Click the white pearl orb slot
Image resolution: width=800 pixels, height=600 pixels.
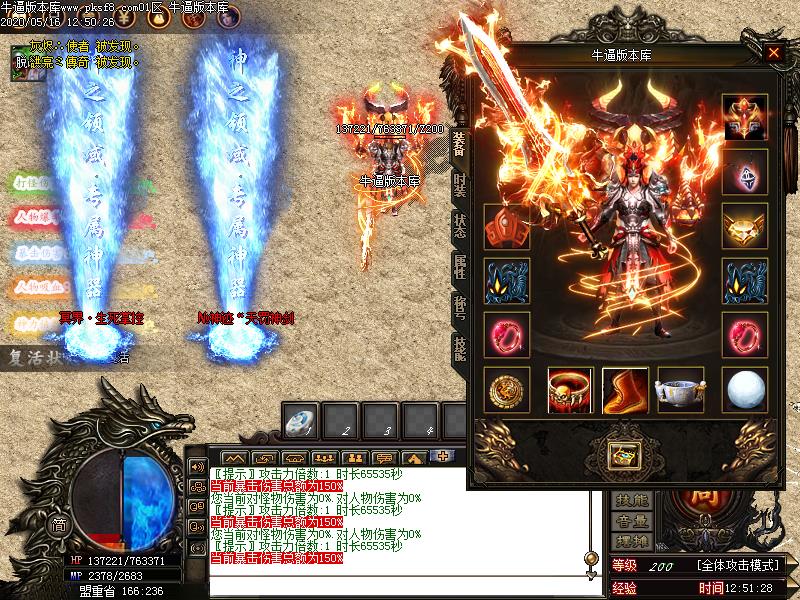click(x=745, y=391)
